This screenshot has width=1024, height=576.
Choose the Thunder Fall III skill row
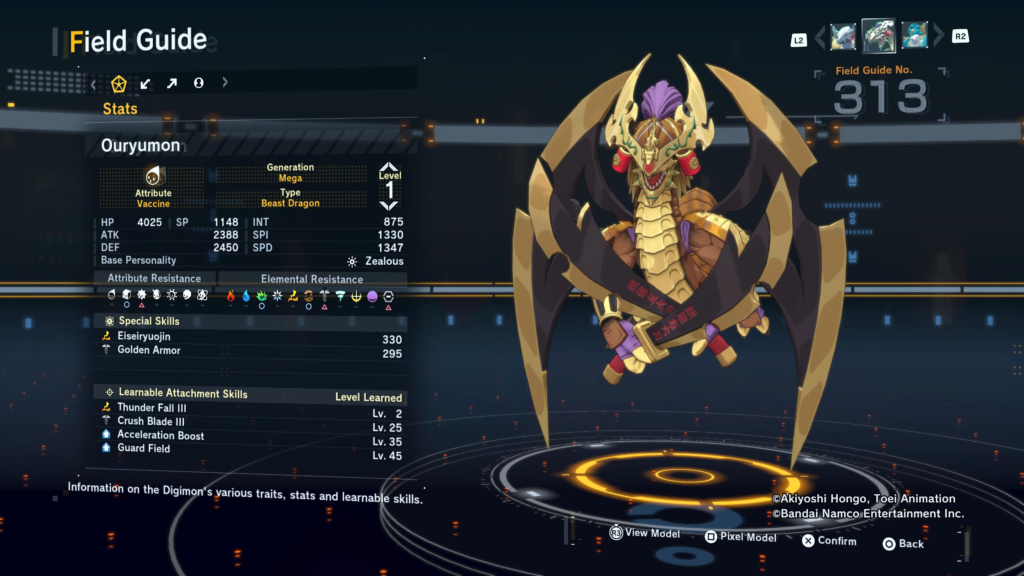252,408
